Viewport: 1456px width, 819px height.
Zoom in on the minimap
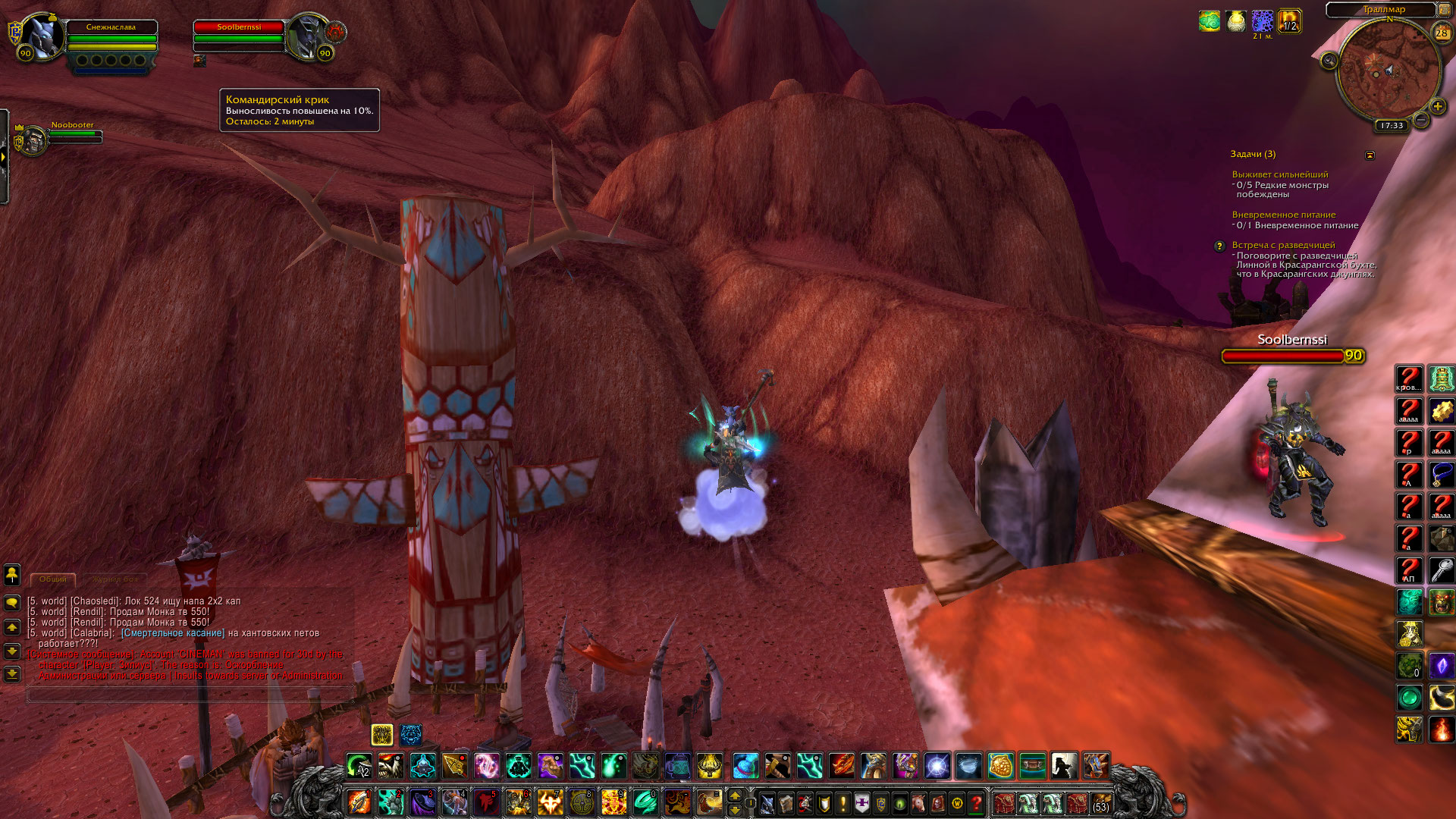[1437, 106]
